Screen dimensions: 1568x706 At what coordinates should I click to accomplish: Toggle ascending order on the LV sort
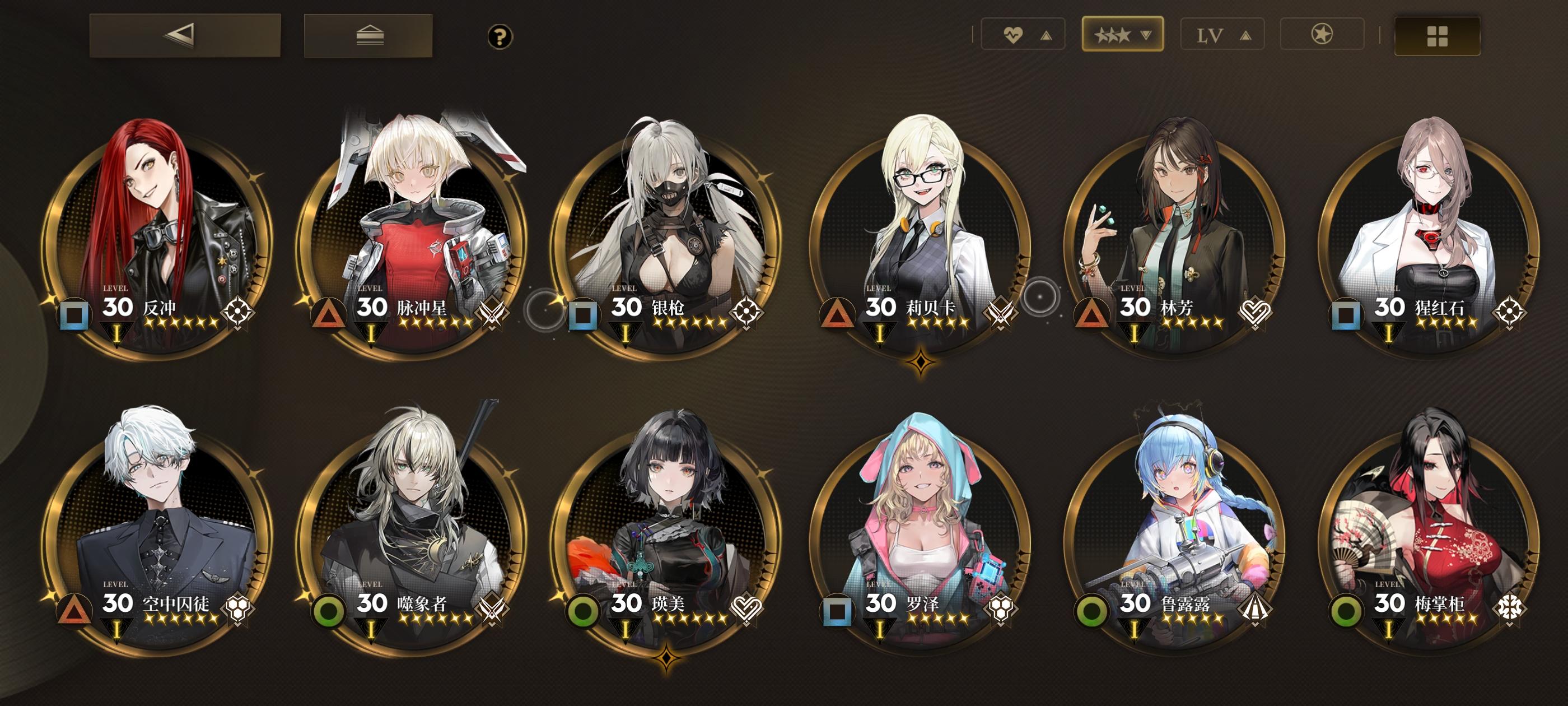(x=1245, y=35)
